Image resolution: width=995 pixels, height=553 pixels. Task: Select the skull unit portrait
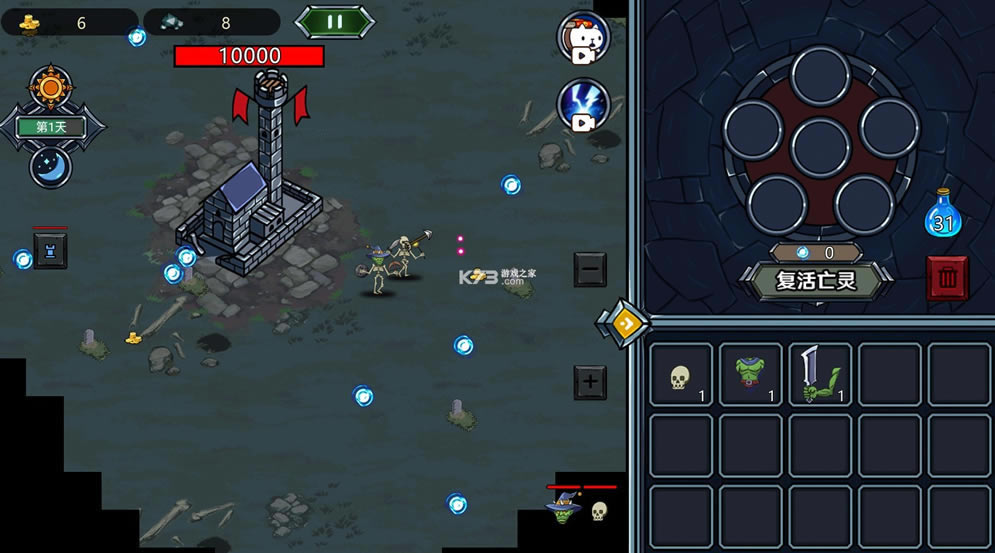[x=599, y=511]
